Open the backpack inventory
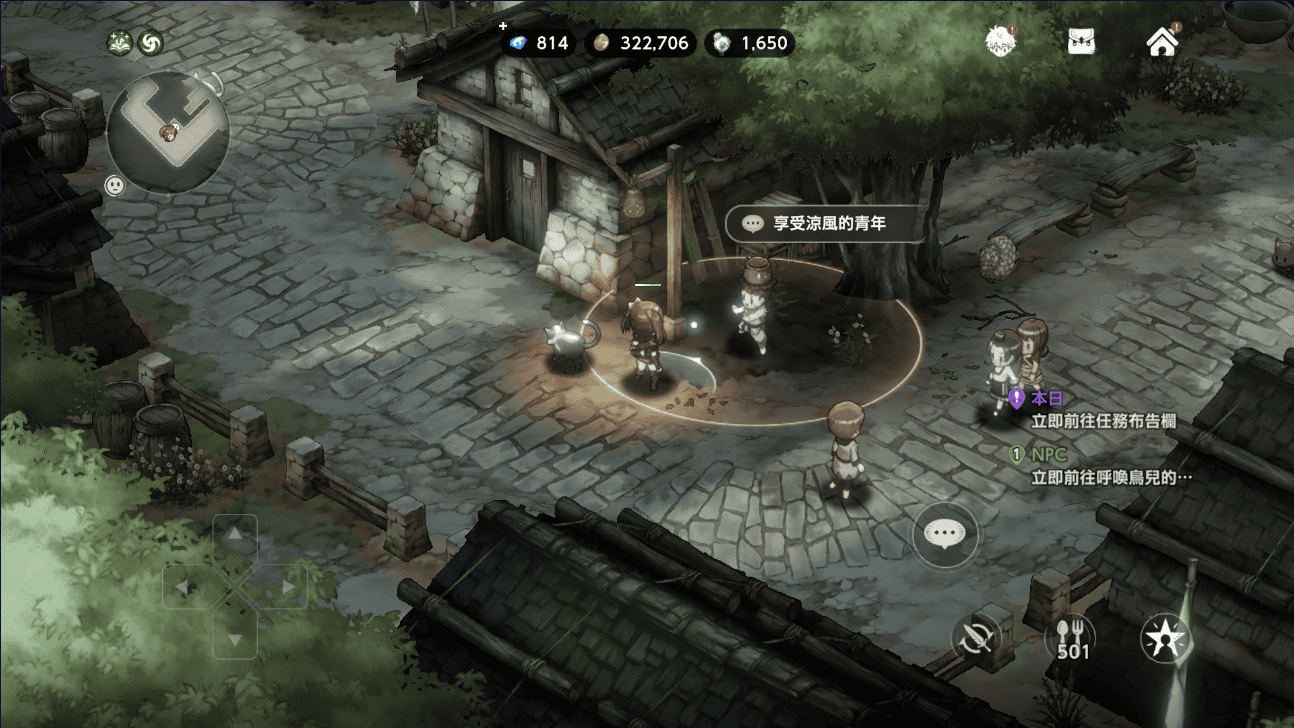Screen dimensions: 1294x728 tap(1080, 42)
